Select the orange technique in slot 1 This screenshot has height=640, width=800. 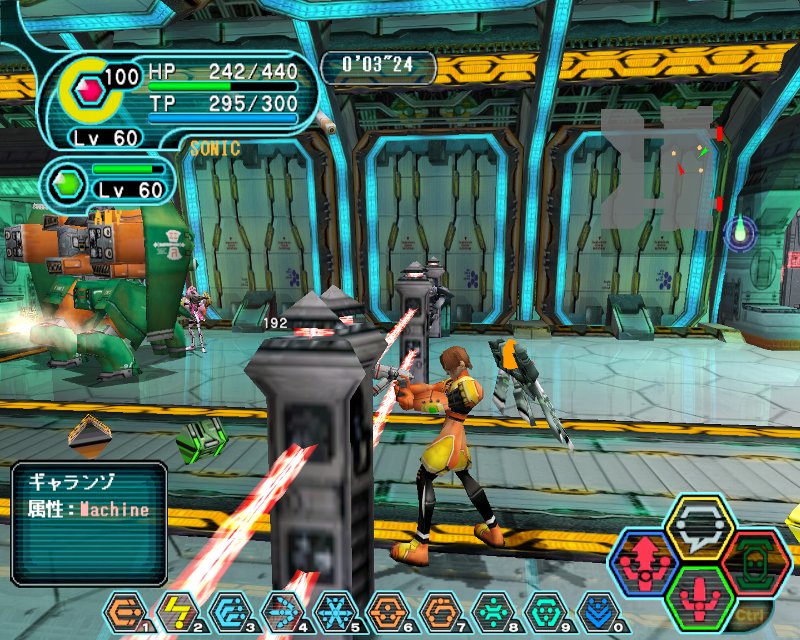click(x=125, y=610)
